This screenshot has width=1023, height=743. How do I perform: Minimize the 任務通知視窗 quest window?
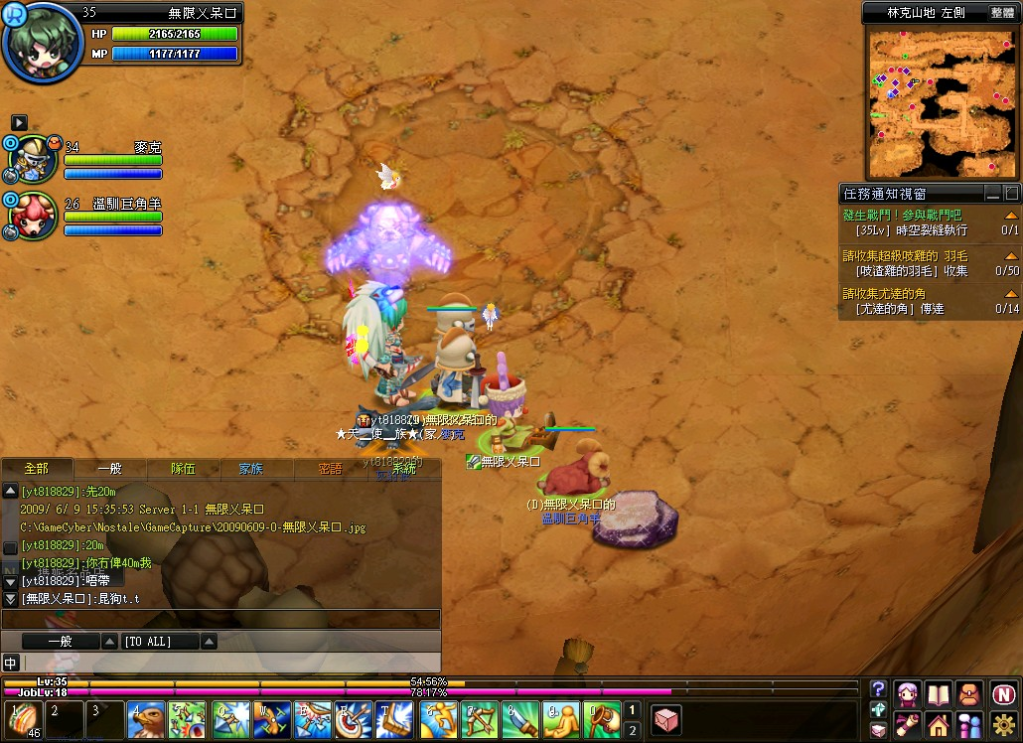point(992,193)
